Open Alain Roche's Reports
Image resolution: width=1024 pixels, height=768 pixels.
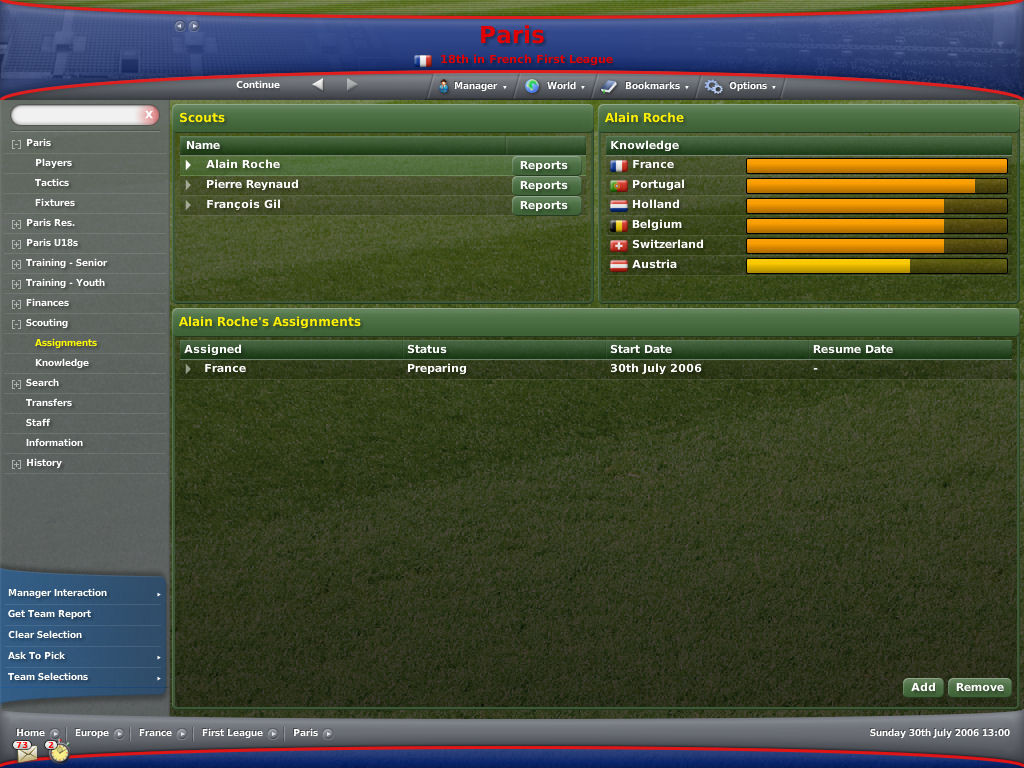[544, 165]
